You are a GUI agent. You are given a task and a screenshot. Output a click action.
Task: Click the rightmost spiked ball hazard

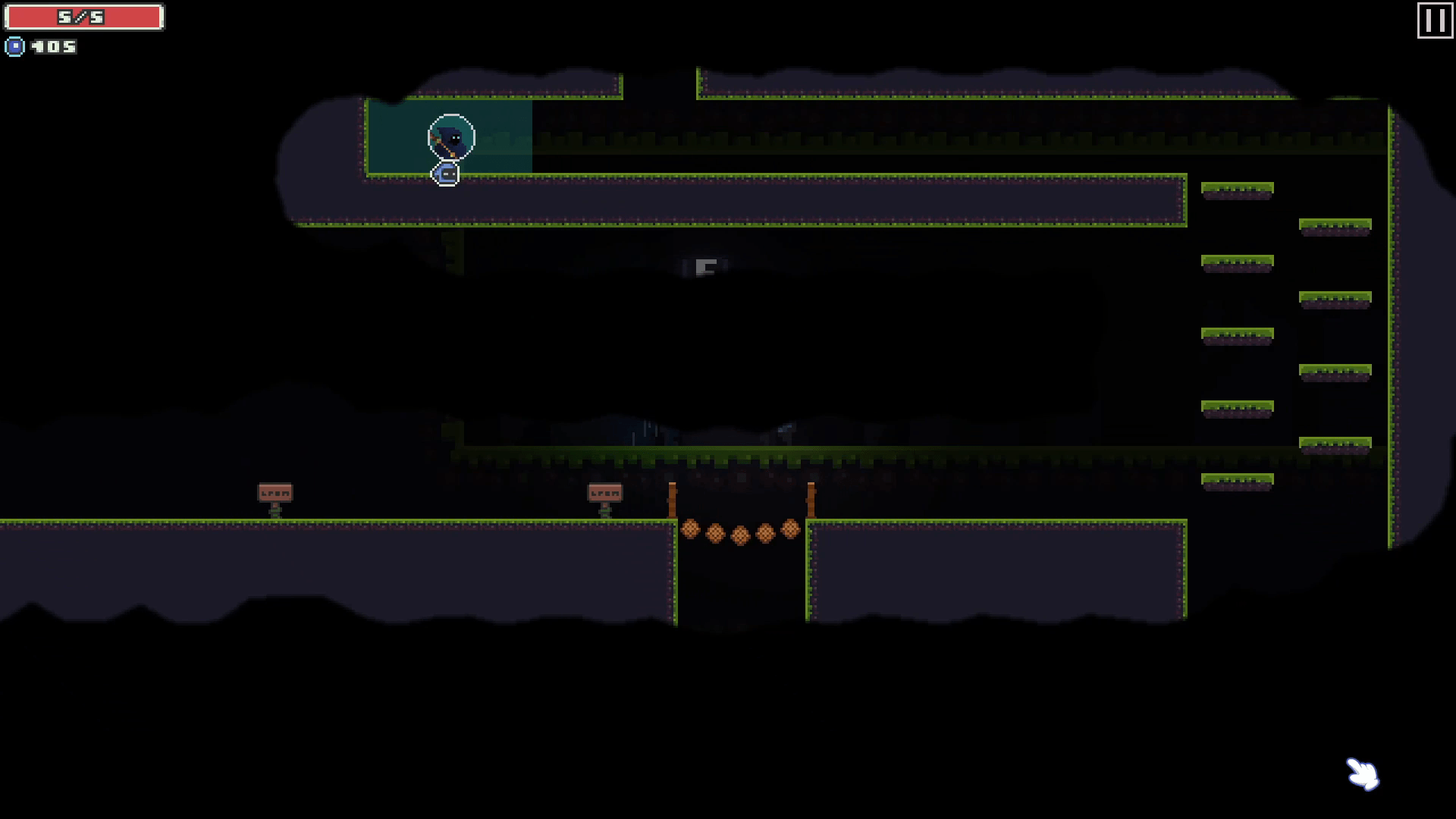click(790, 529)
